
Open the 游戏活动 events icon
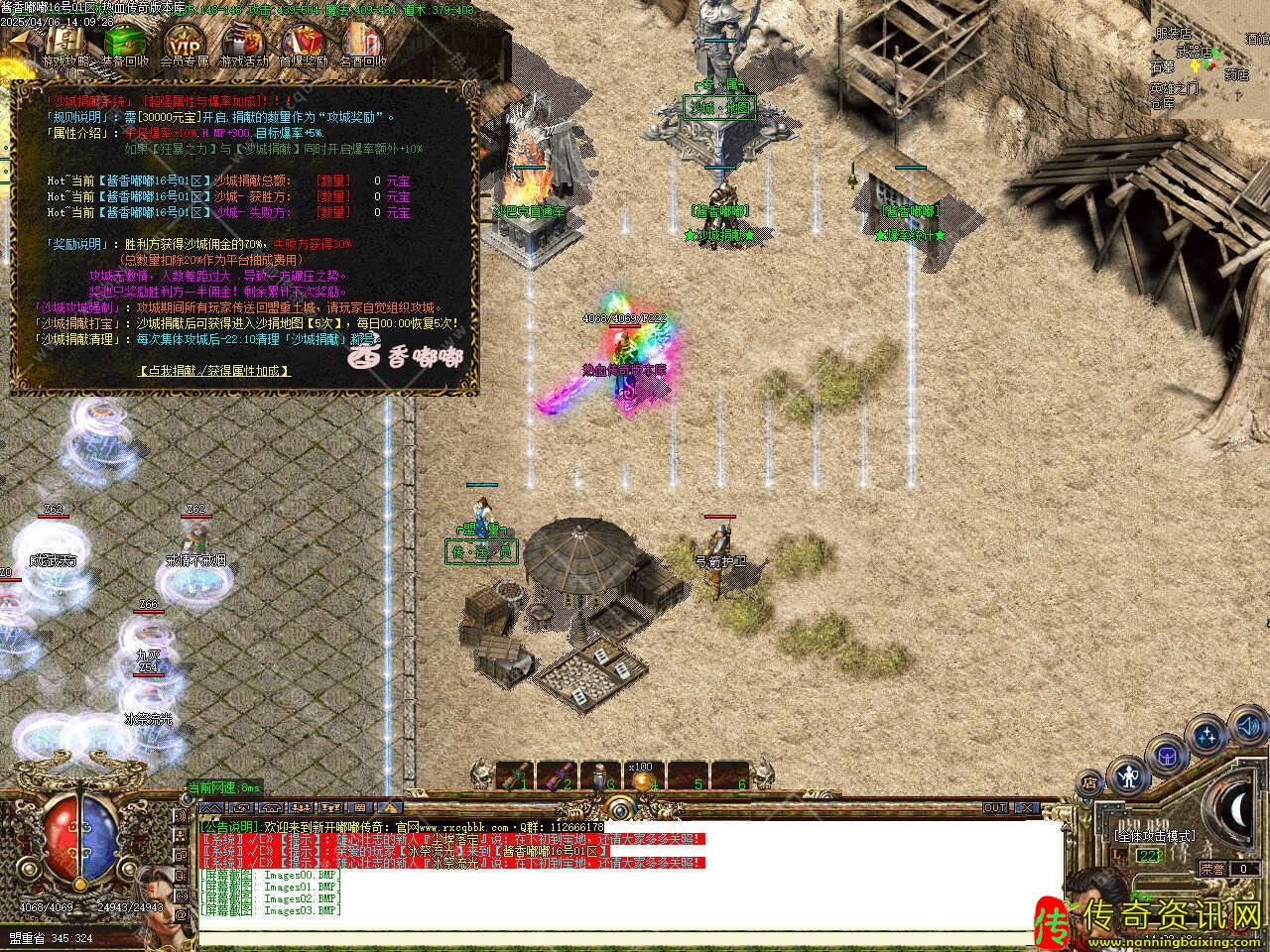click(243, 42)
